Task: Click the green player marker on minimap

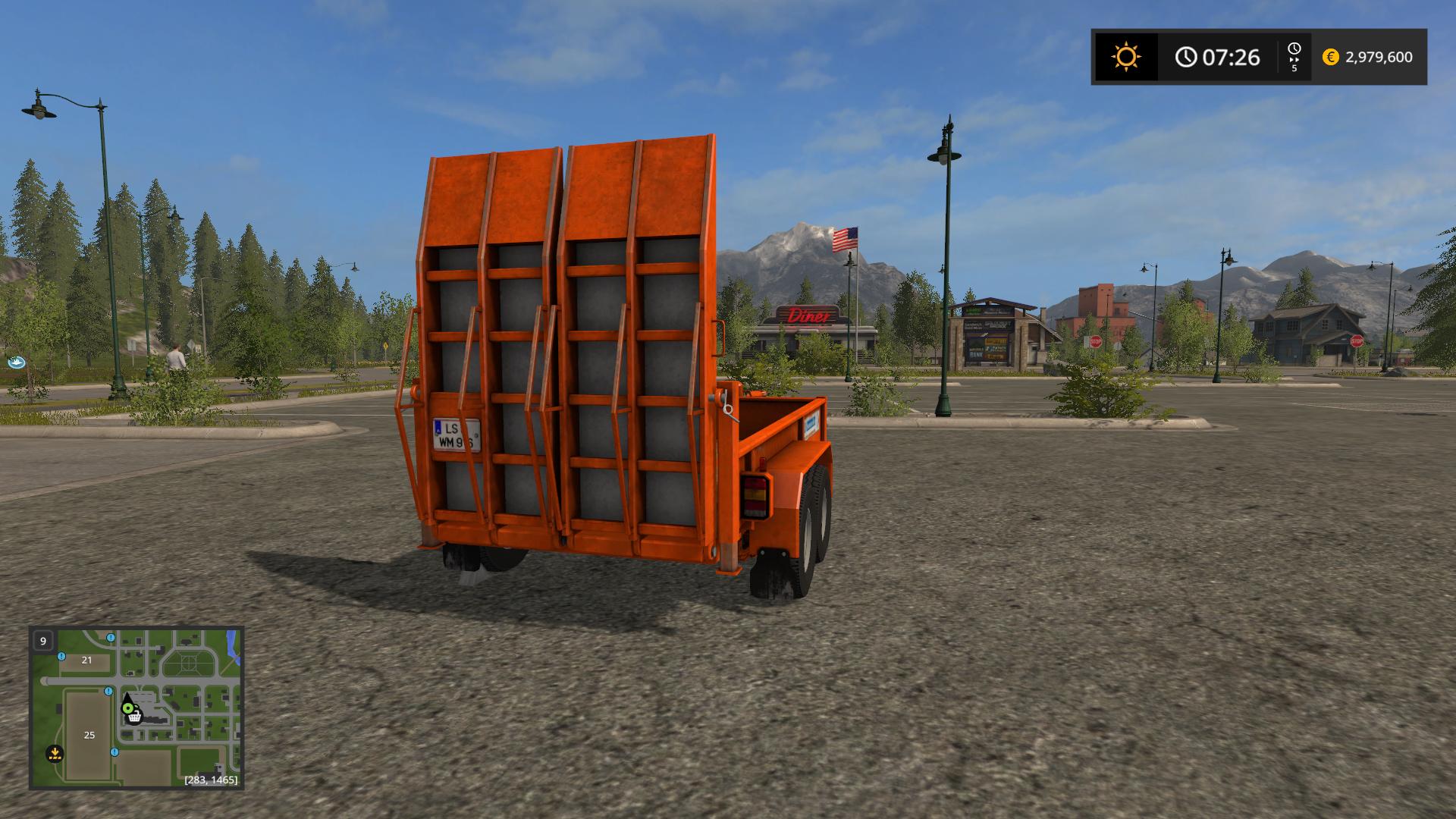Action: [127, 708]
